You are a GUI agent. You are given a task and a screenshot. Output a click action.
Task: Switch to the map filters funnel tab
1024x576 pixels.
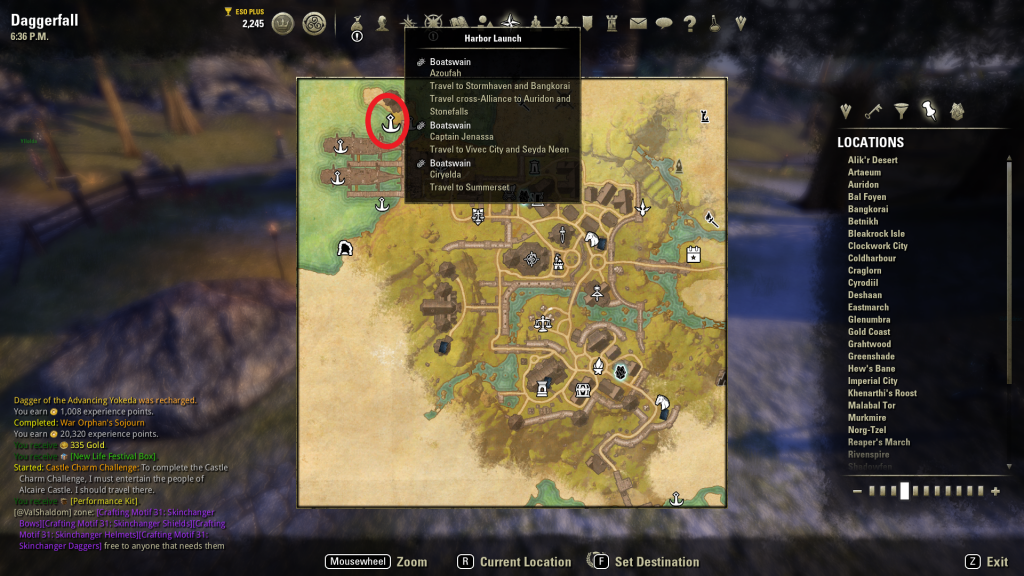click(x=902, y=111)
